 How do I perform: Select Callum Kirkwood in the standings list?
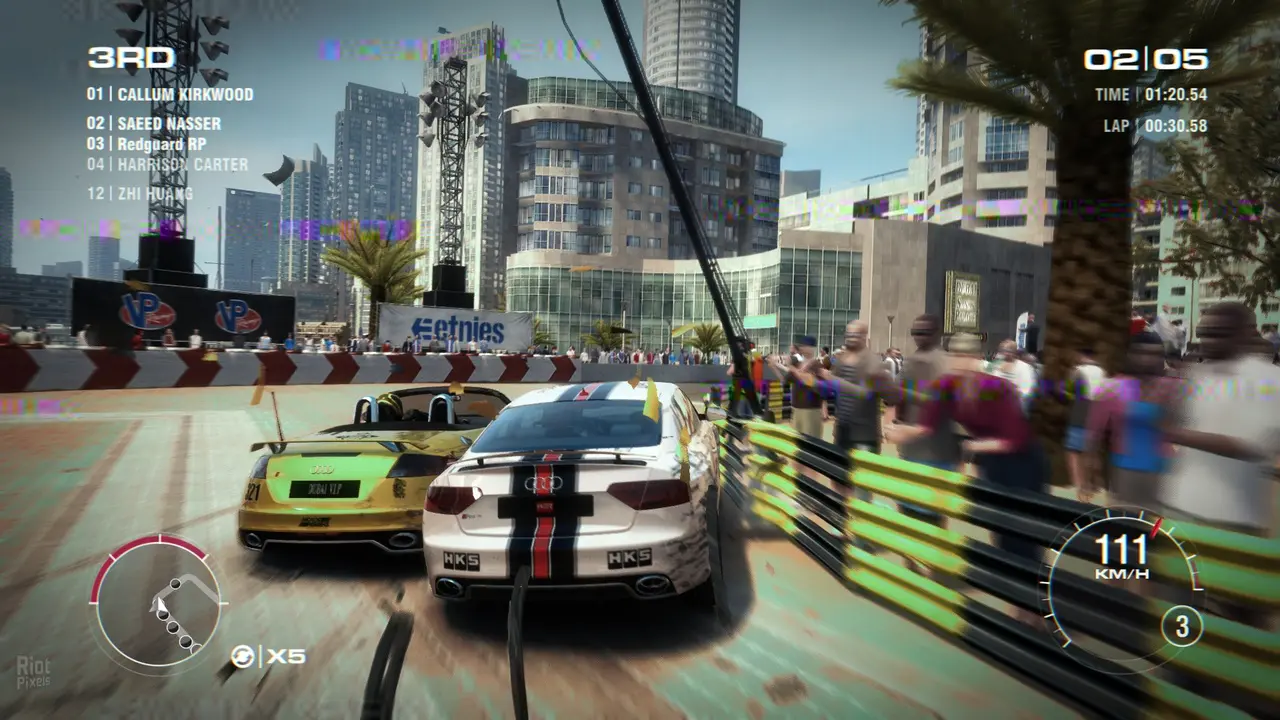click(170, 95)
